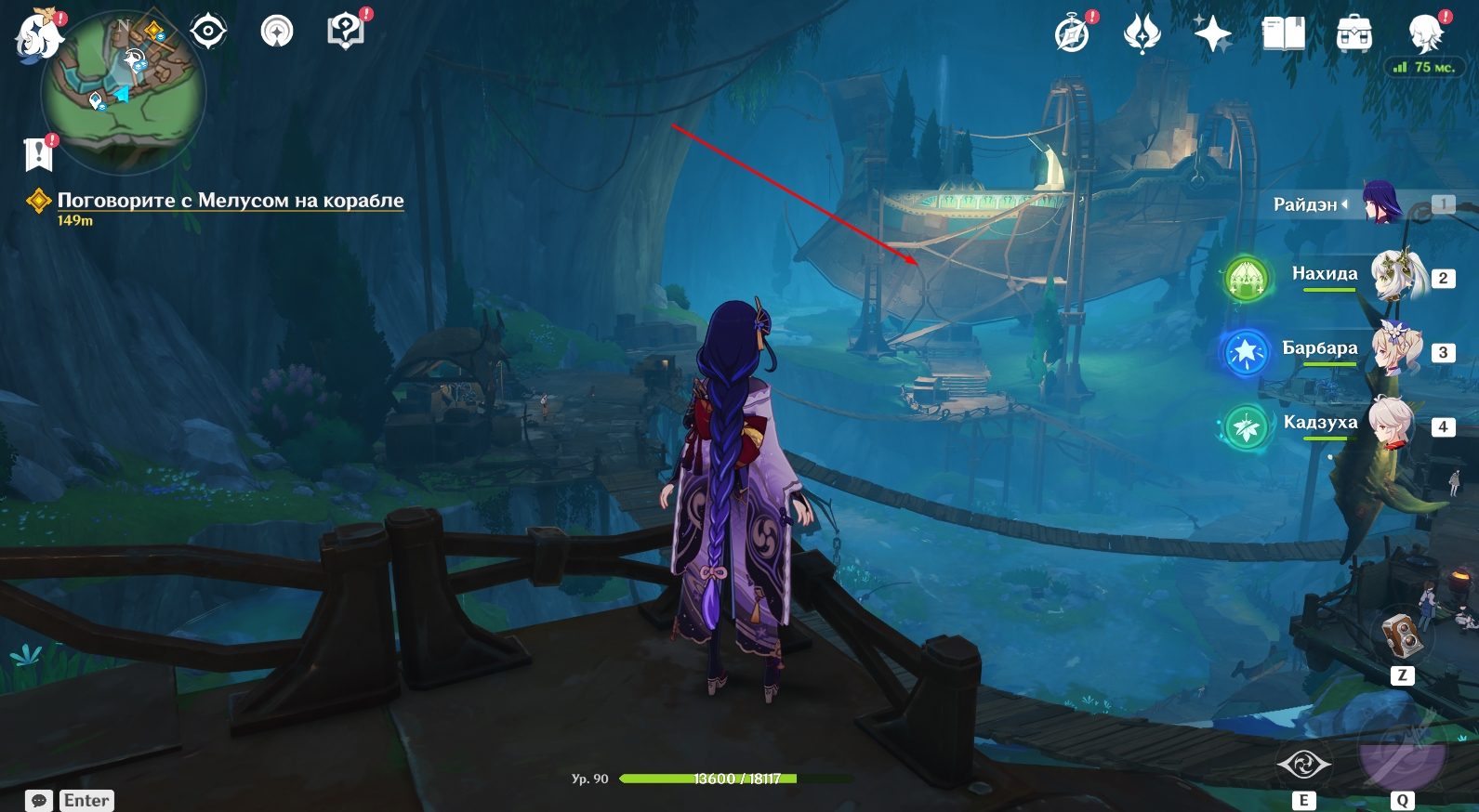Image resolution: width=1479 pixels, height=812 pixels.
Task: Use the camera gadget icon
Action: [x=1402, y=637]
